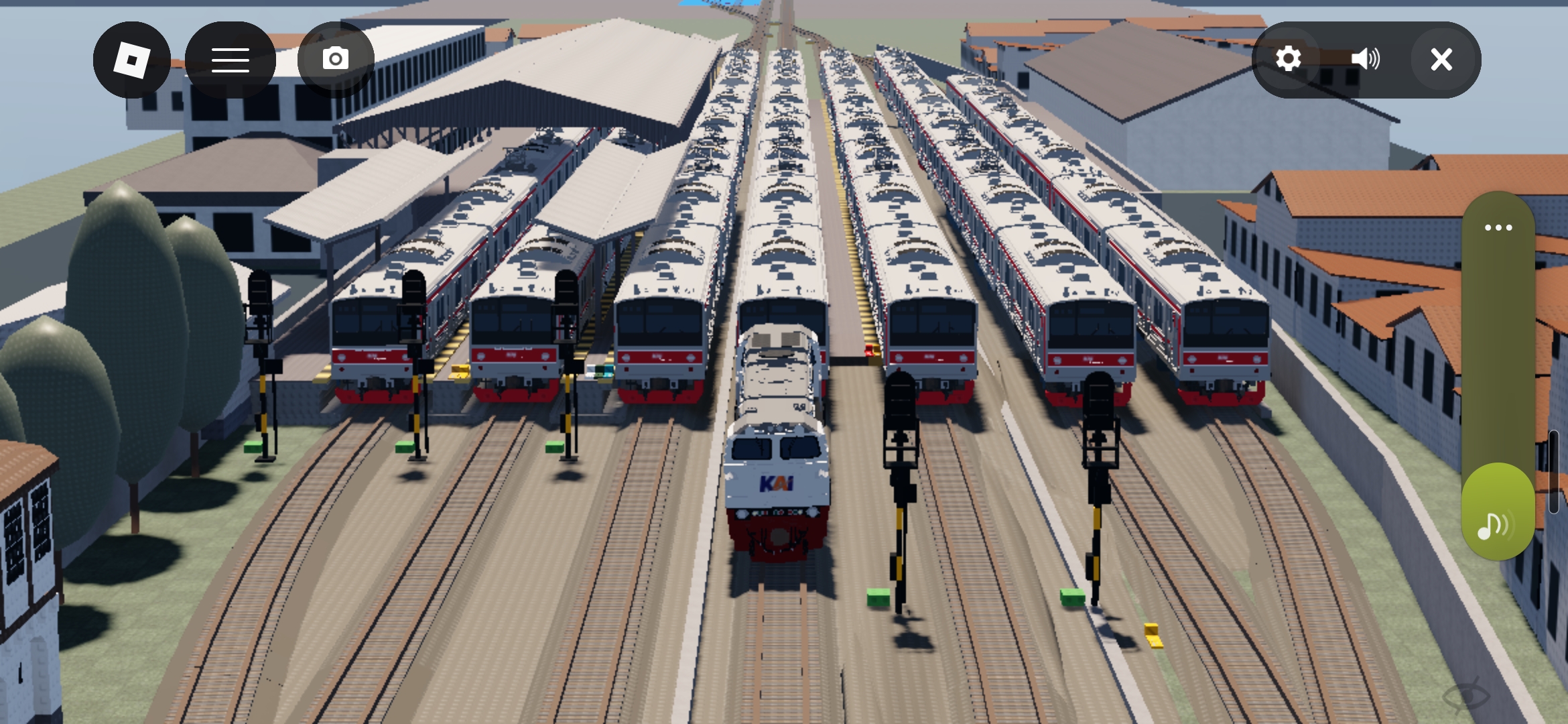Close the overlay with the X button
Screen dimensions: 1568x724
(x=1441, y=60)
